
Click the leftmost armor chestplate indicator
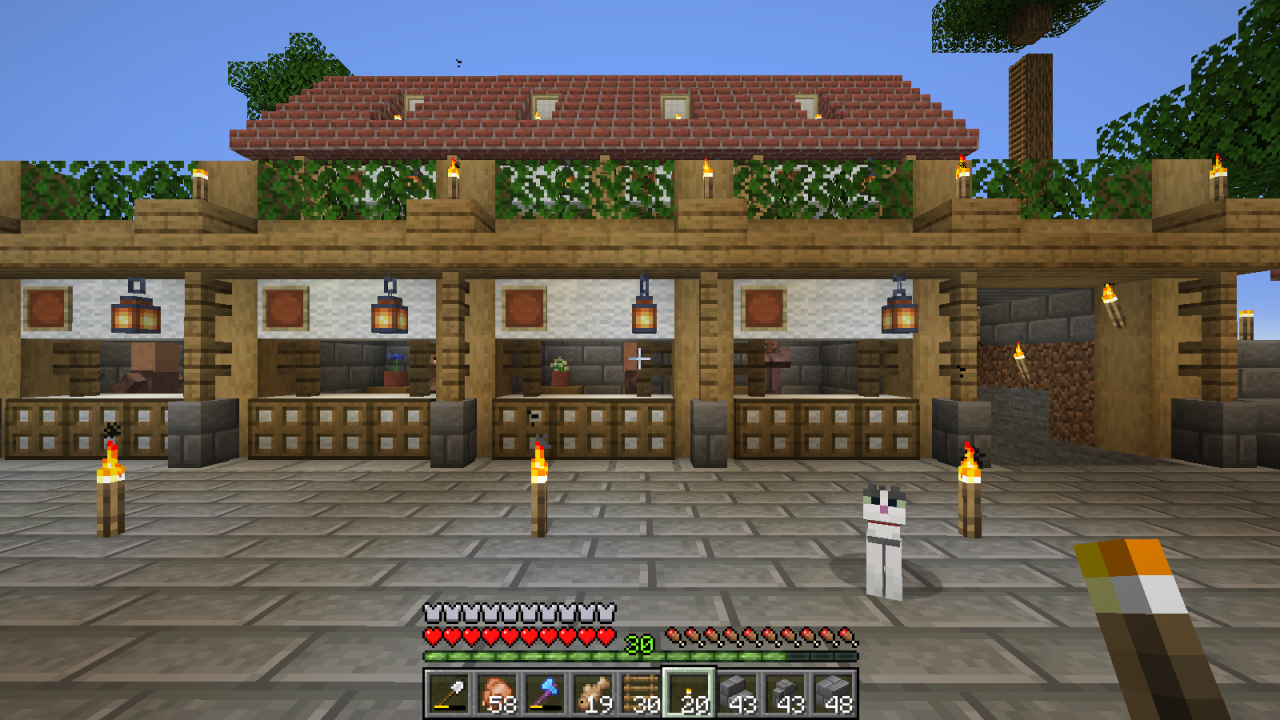(432, 611)
